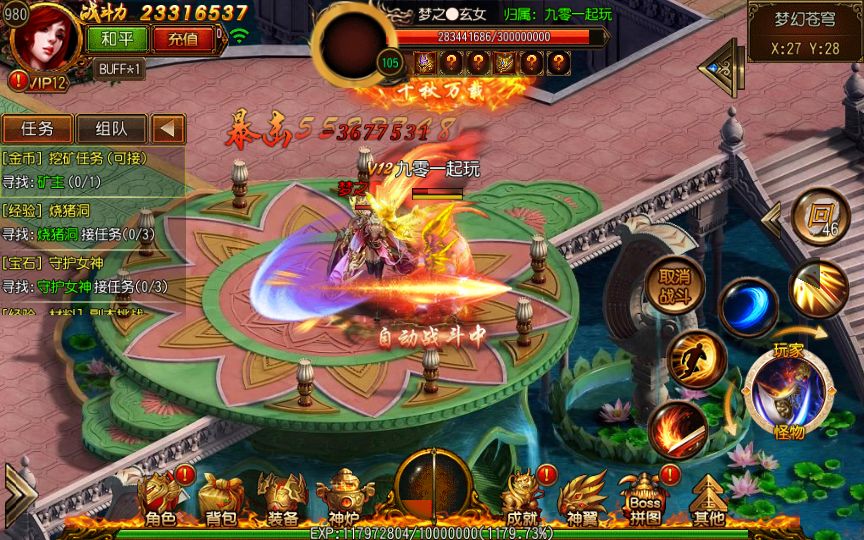
Task: Click the red 充值 recharge button
Action: (x=183, y=39)
